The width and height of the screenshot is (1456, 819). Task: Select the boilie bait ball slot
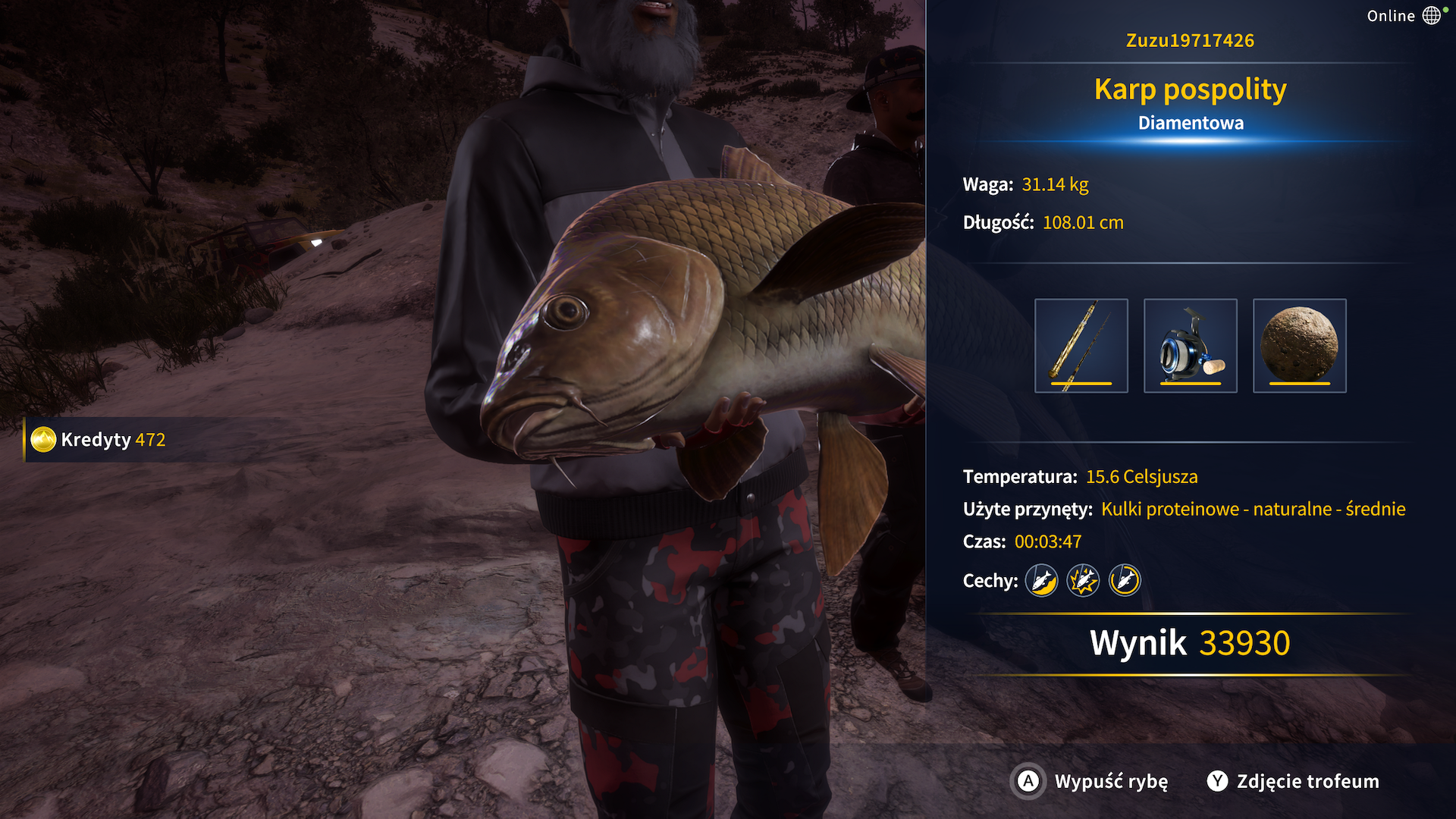pos(1299,346)
